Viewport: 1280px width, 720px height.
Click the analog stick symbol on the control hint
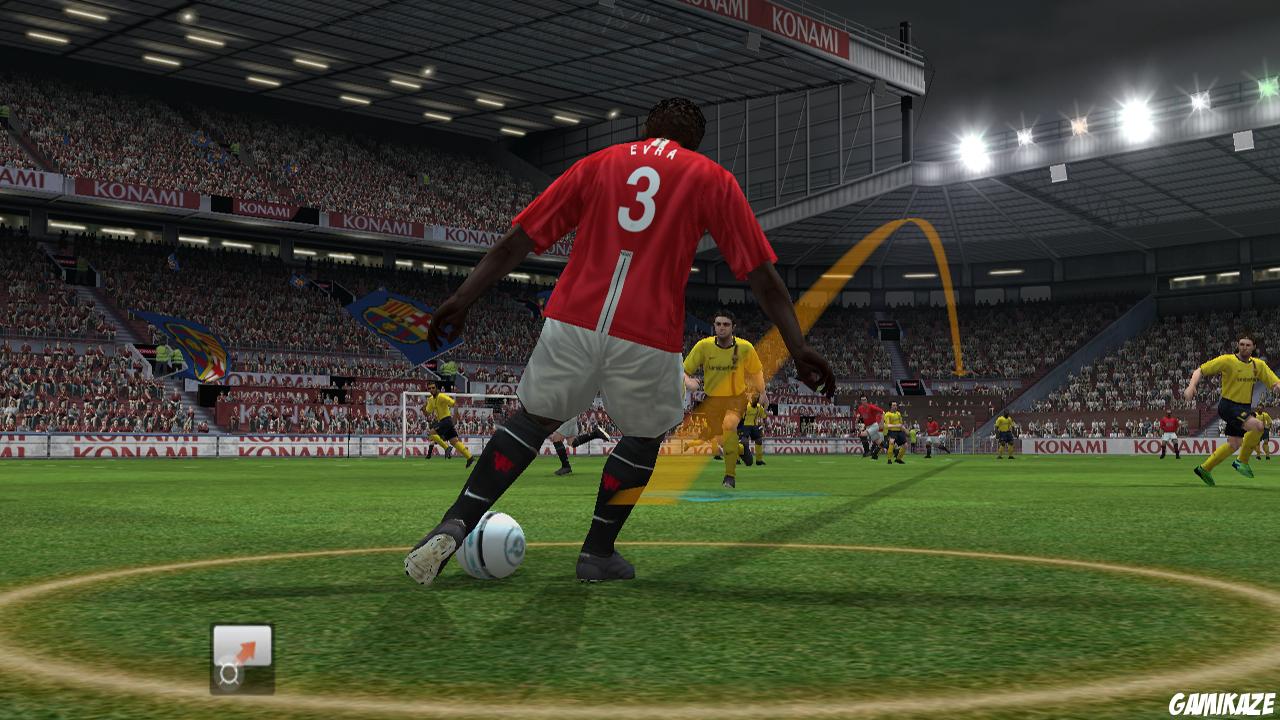229,672
